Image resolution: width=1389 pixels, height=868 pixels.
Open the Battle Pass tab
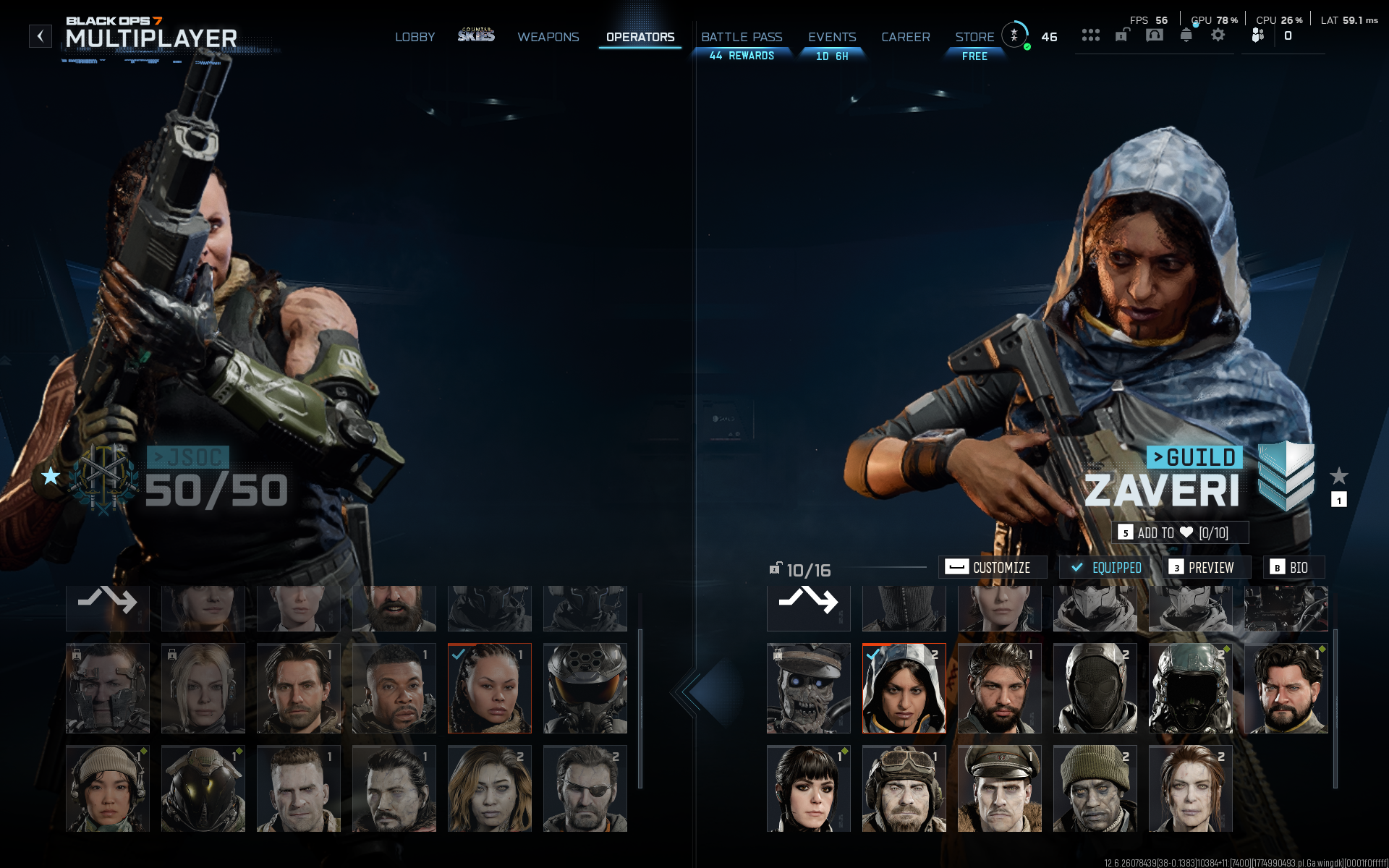[742, 37]
